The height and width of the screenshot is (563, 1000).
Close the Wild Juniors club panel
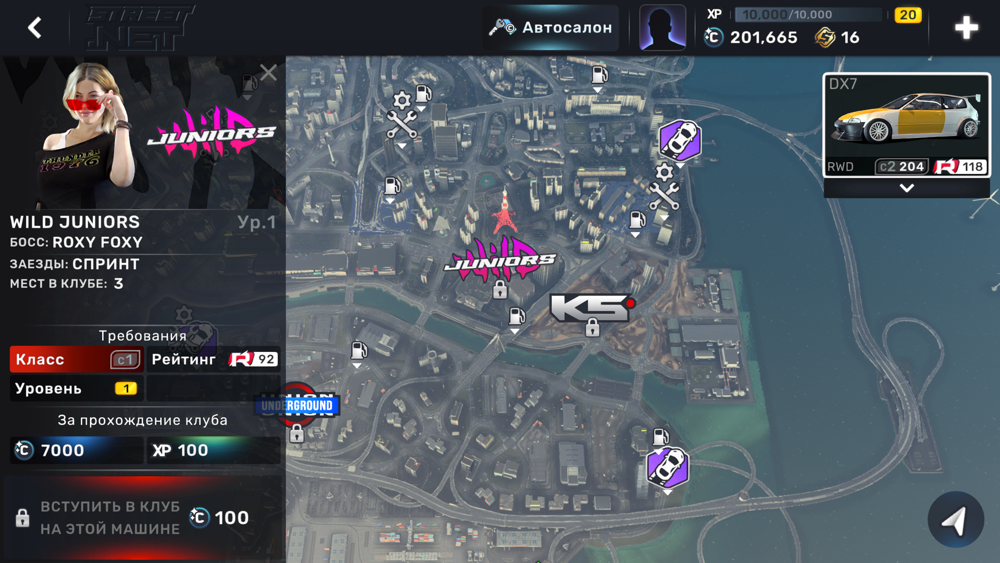pos(268,73)
